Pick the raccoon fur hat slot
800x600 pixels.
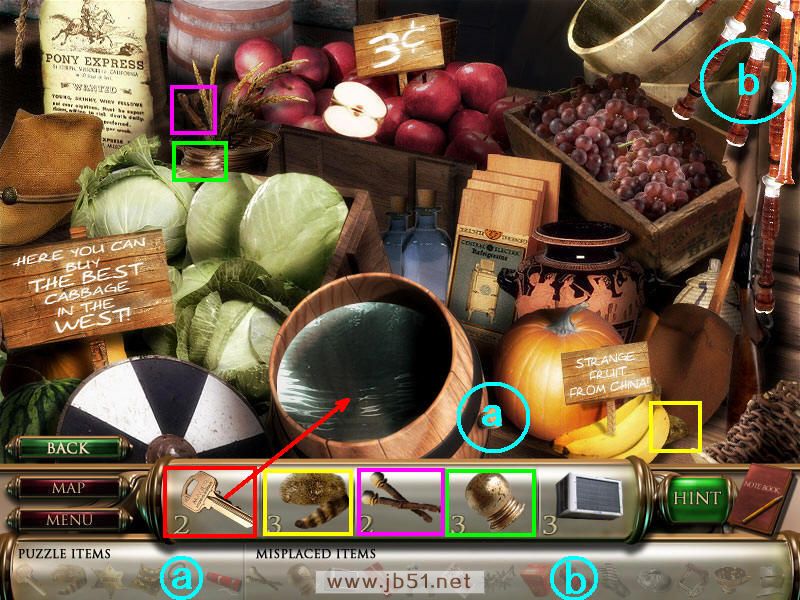coord(307,500)
